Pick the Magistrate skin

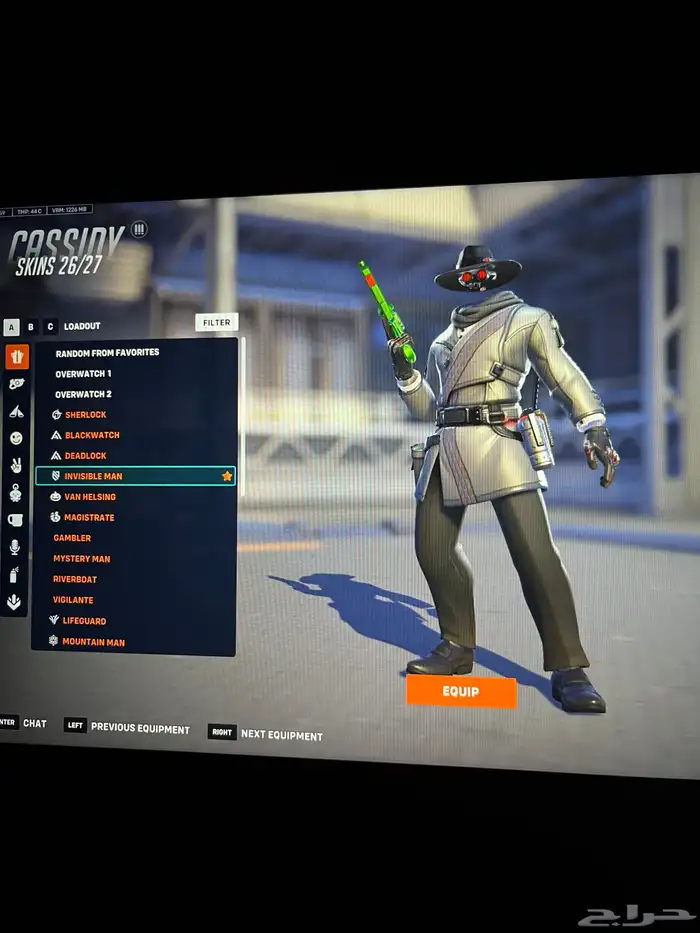click(x=89, y=518)
